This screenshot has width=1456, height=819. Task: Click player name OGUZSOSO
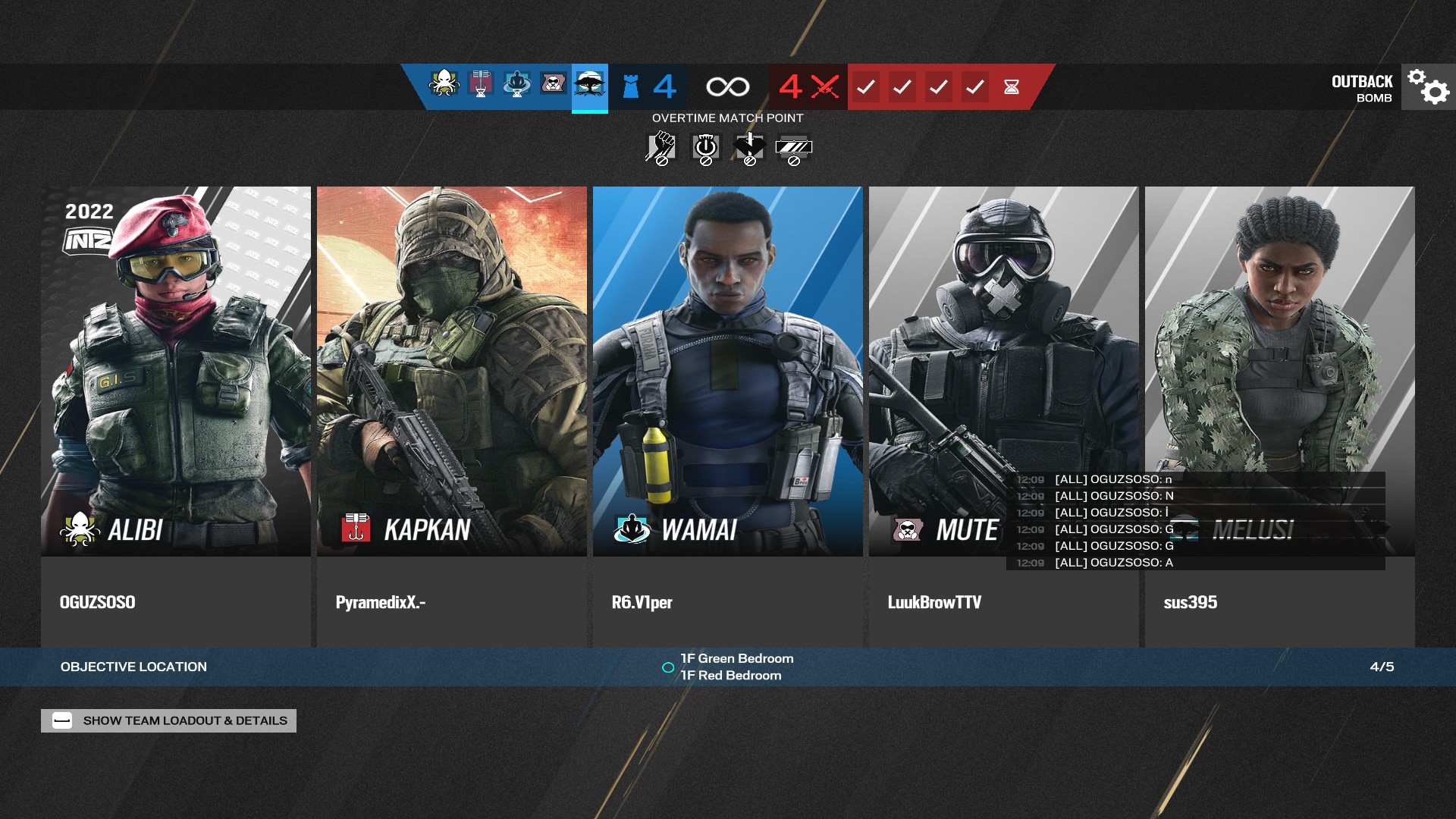[x=98, y=602]
